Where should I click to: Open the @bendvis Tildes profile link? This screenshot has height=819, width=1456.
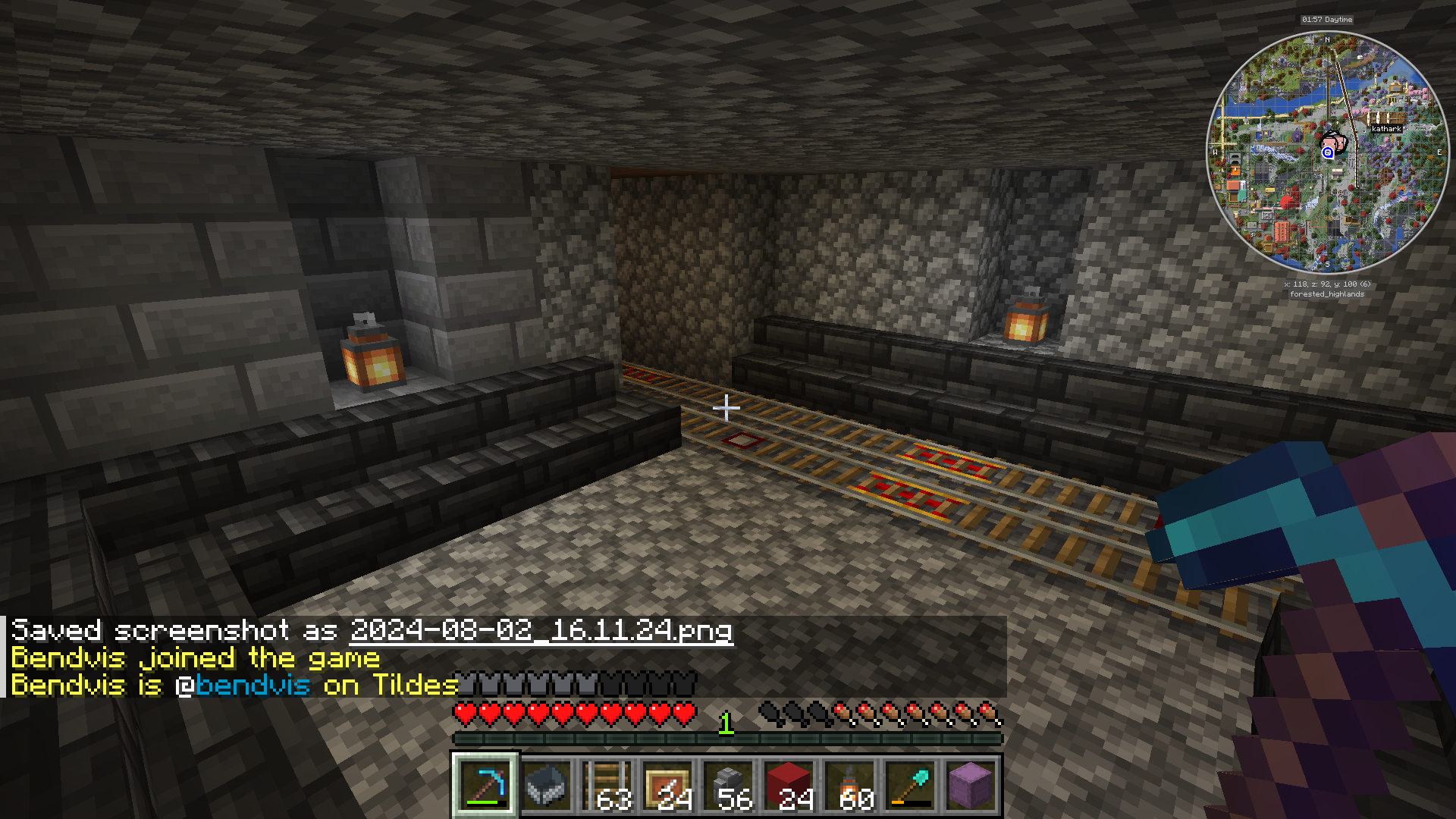tap(253, 686)
